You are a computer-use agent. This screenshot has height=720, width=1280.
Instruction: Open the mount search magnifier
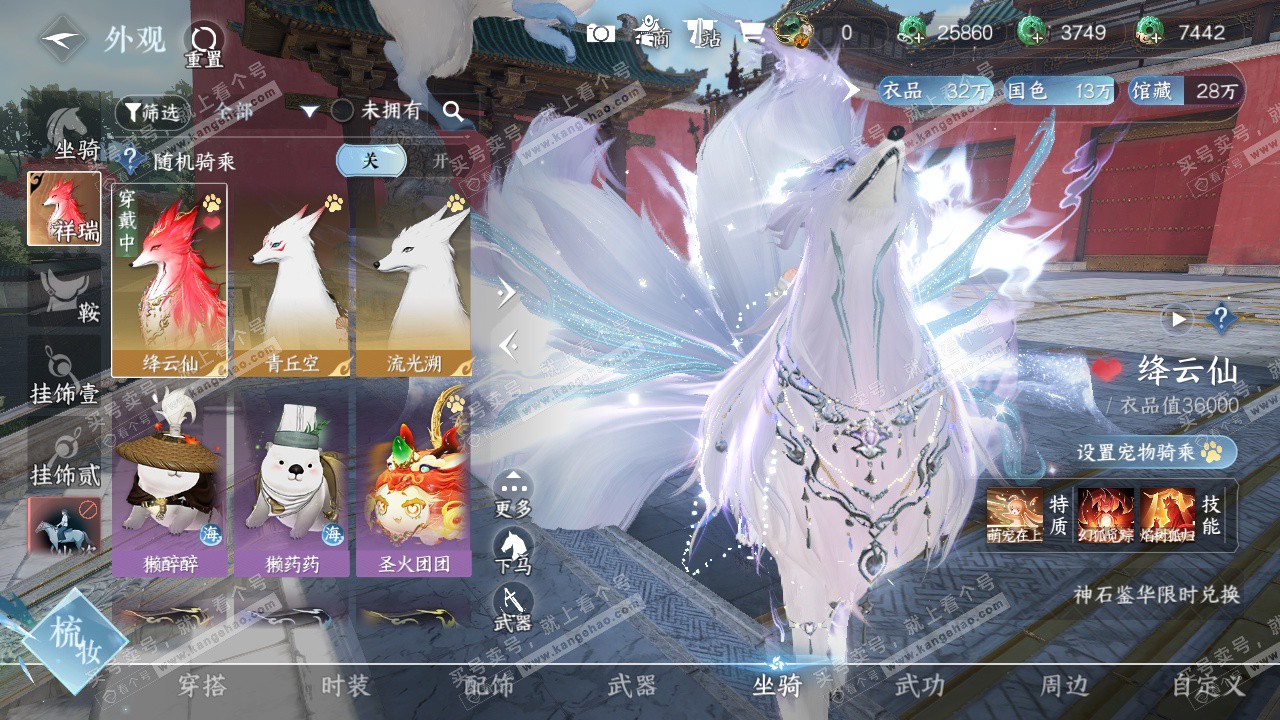click(454, 112)
